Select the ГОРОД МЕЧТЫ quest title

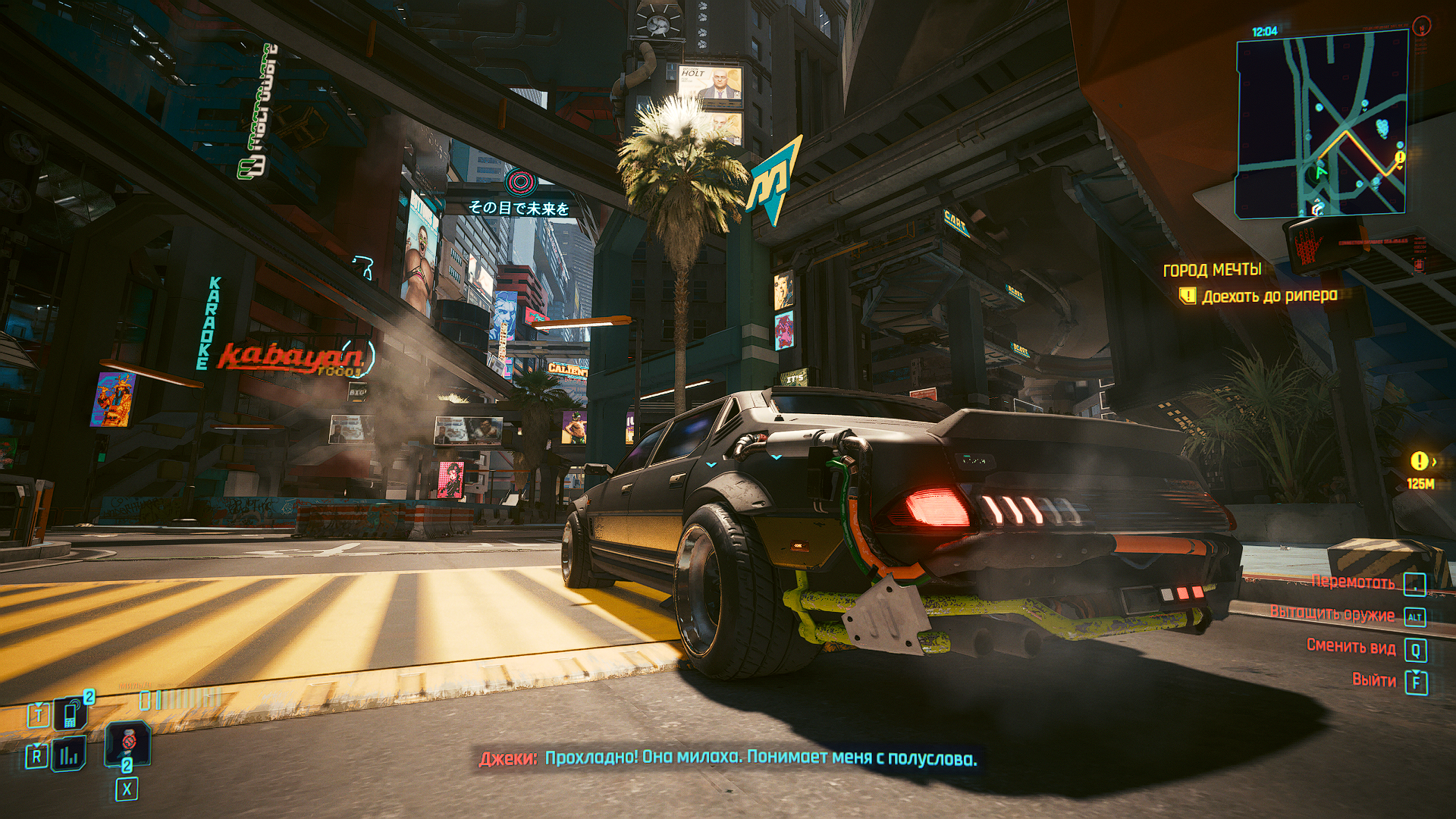tap(1212, 270)
